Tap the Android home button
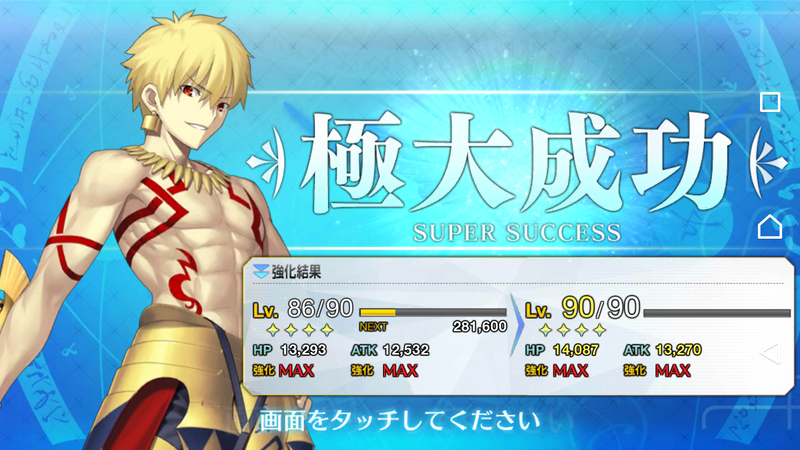Screen dimensions: 800x450 (769, 227)
